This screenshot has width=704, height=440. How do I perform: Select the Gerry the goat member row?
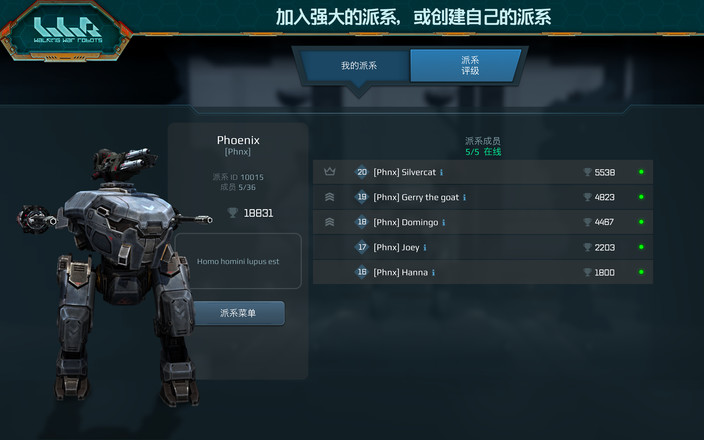(x=482, y=197)
